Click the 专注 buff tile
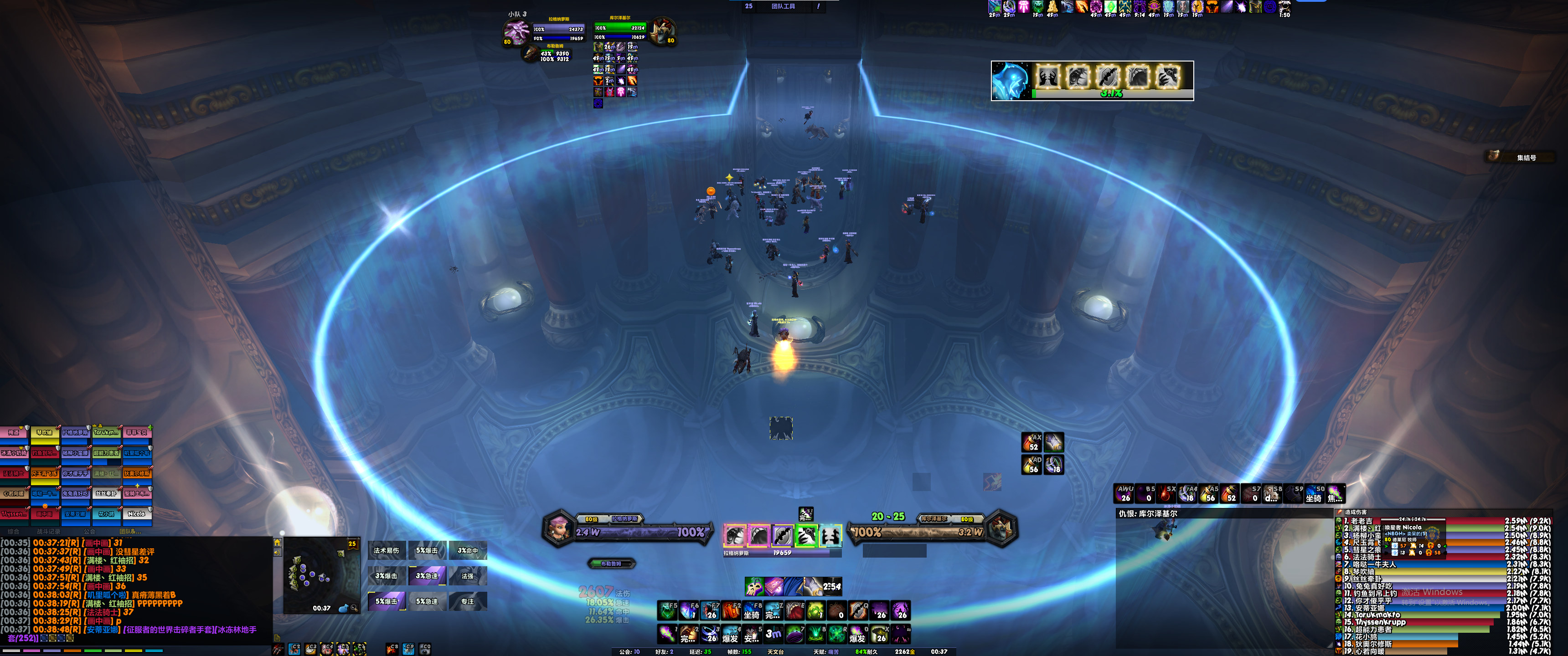The width and height of the screenshot is (1568, 656). click(x=468, y=601)
